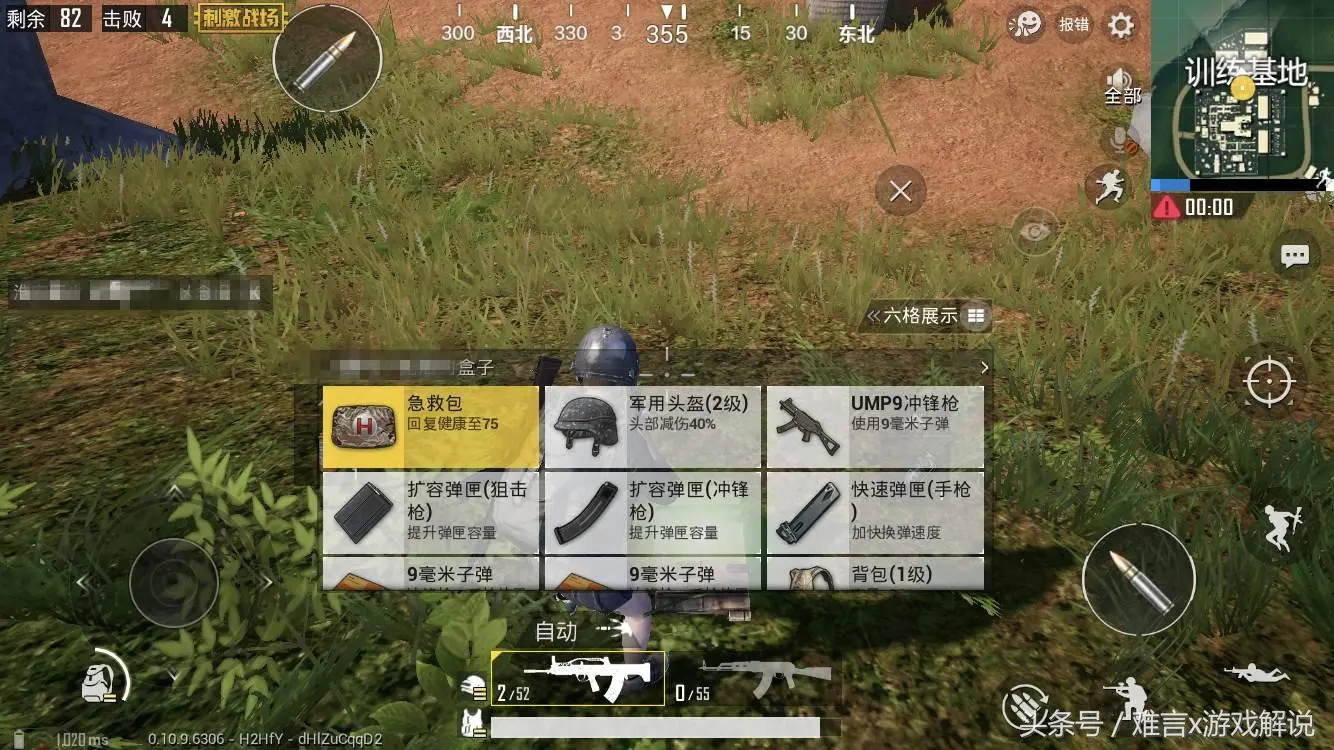Image resolution: width=1334 pixels, height=750 pixels.
Task: Pick up the 急救包 first aid kit
Action: (x=428, y=424)
